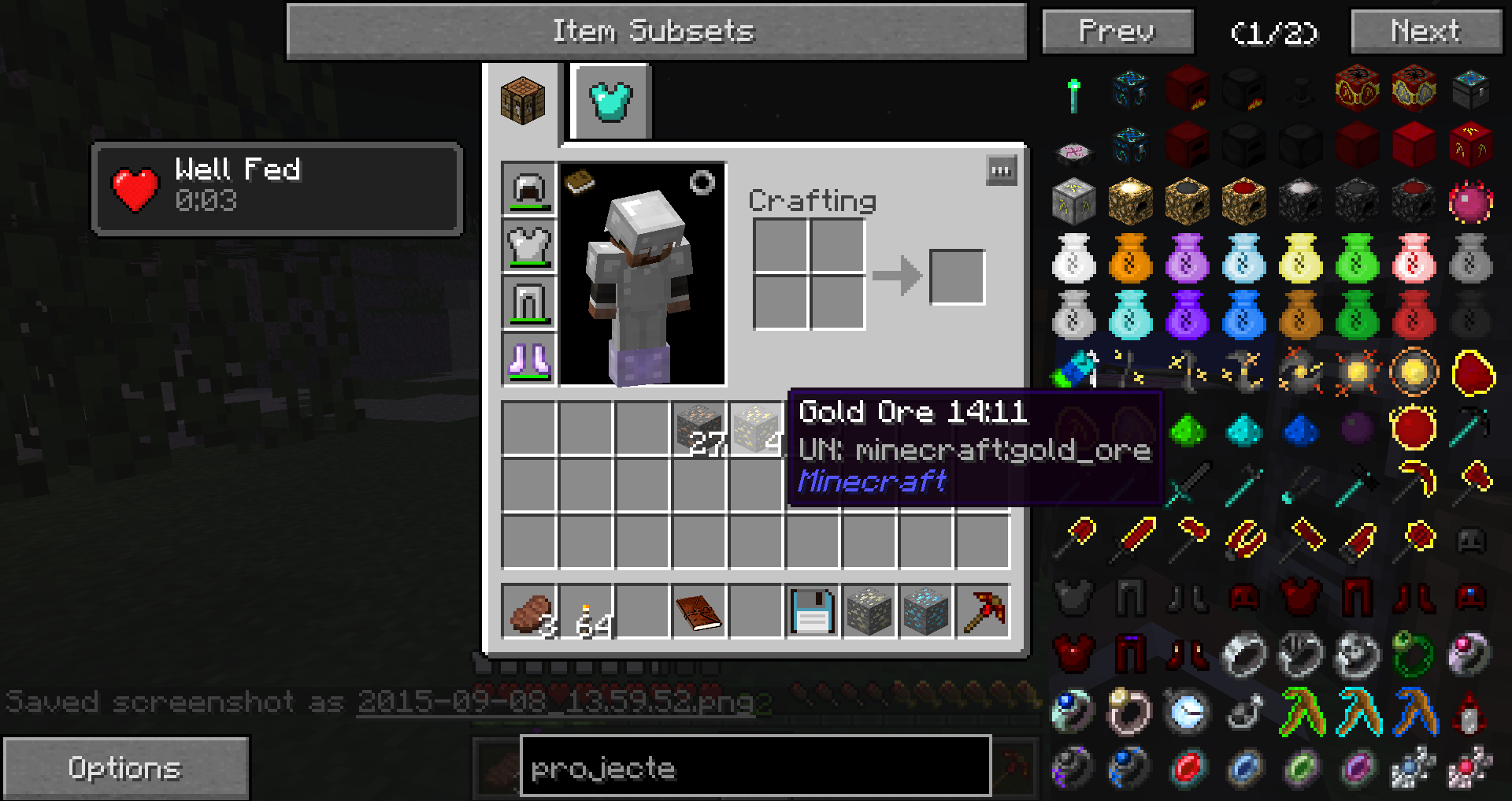Open the Item Subsets menu

pyautogui.click(x=655, y=32)
